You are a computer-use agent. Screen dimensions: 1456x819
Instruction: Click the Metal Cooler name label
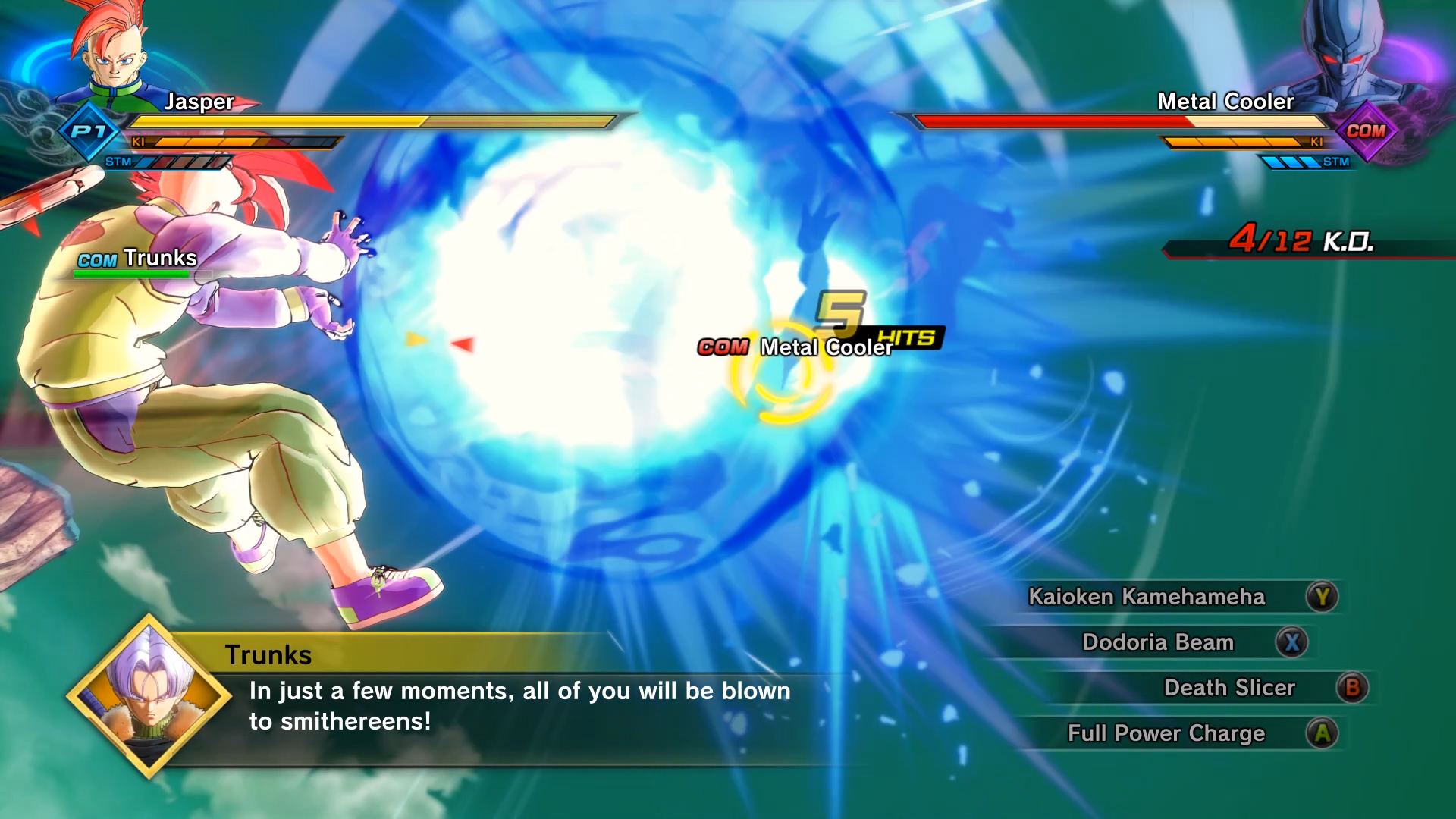pos(1225,101)
